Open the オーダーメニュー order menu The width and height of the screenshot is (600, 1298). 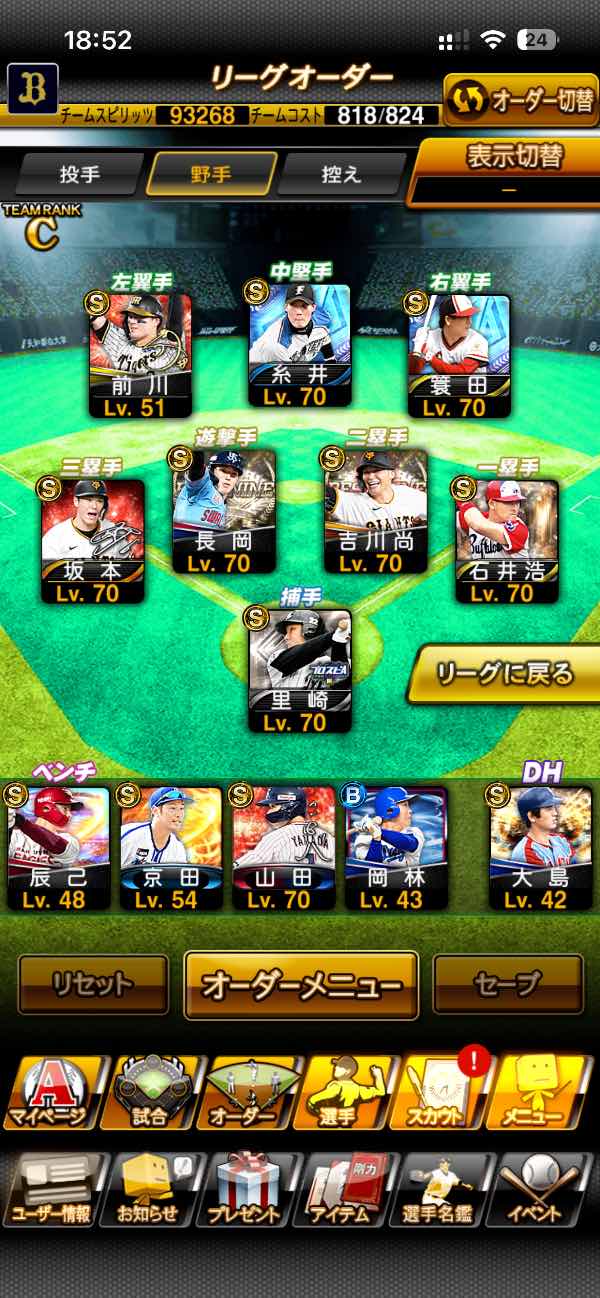click(x=301, y=984)
